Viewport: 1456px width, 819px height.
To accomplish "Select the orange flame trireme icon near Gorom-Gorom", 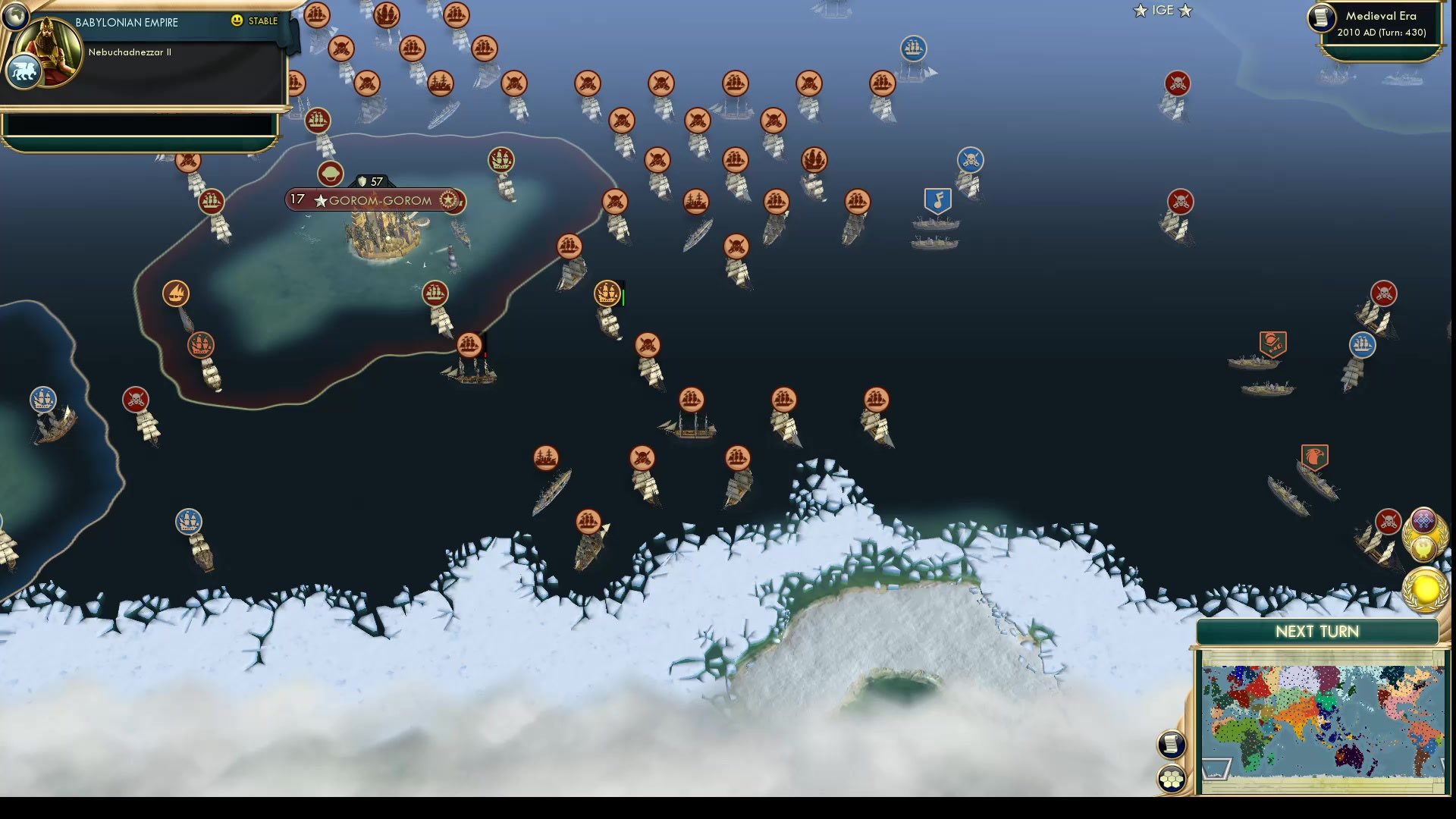I will (x=176, y=294).
